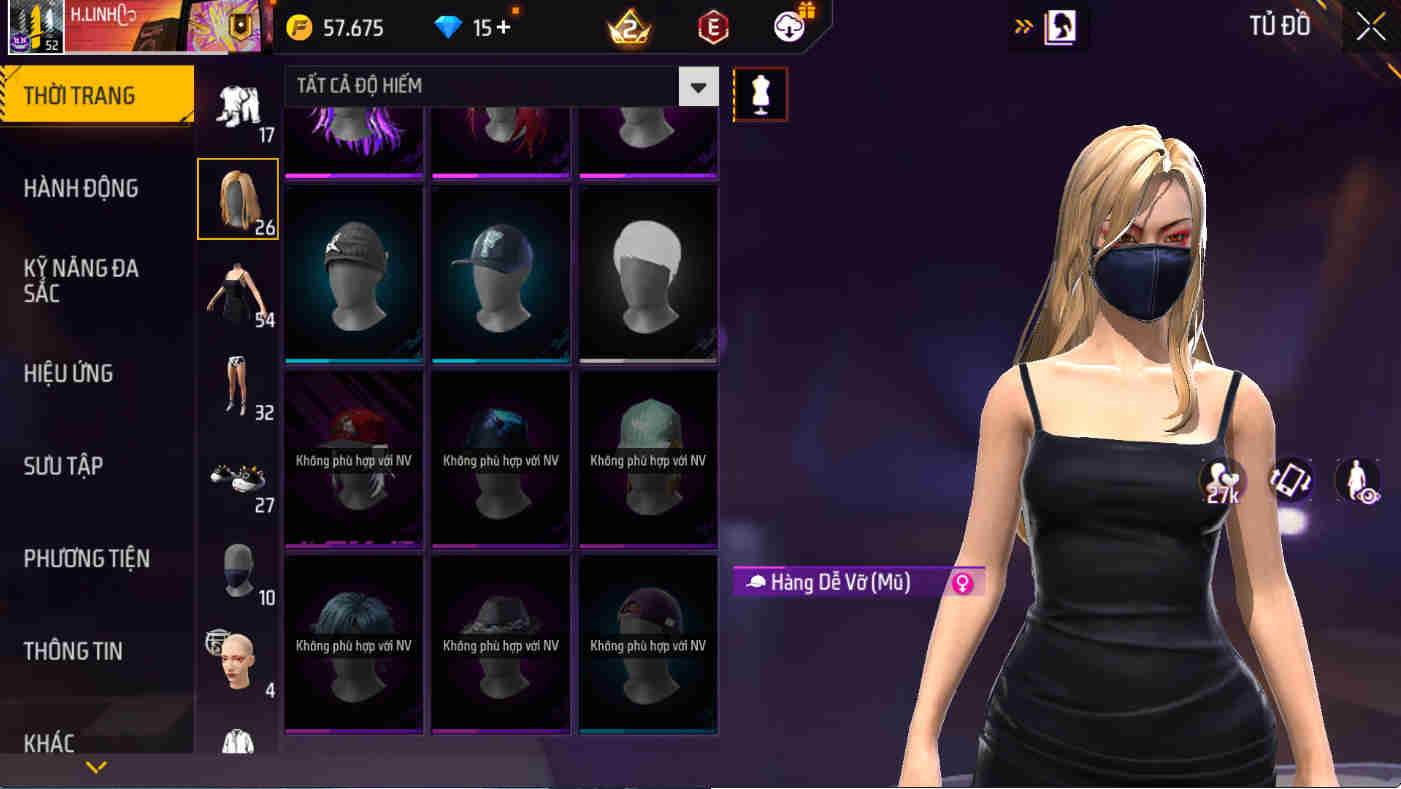Select the dress category showing 54 items
Screen dimensions: 1401x789
coord(238,290)
